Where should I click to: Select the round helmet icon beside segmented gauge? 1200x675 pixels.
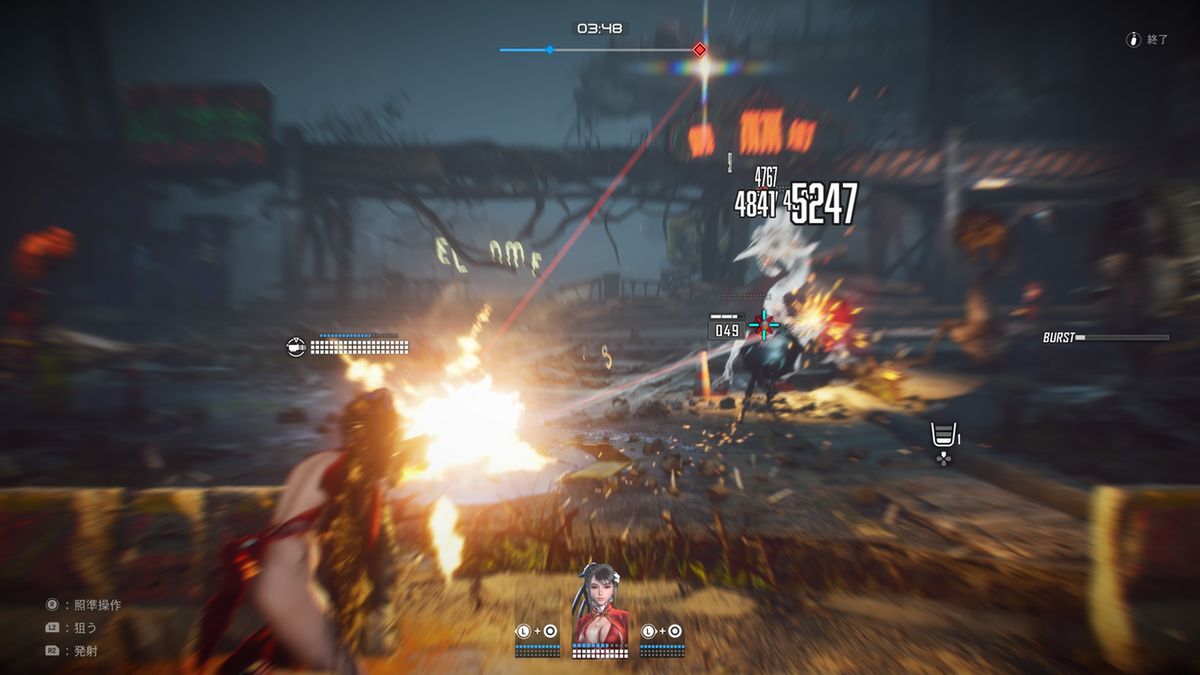(x=296, y=347)
